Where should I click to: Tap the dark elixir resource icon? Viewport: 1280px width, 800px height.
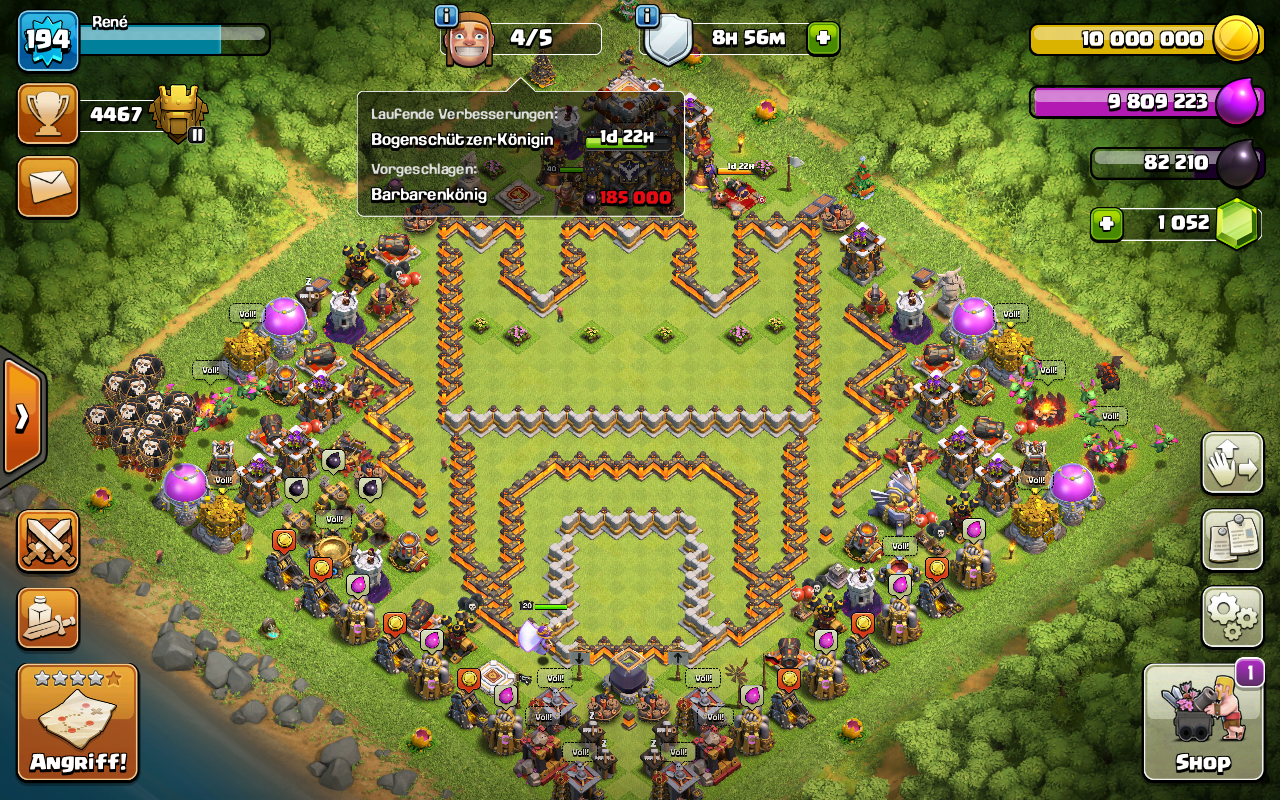(x=1237, y=163)
